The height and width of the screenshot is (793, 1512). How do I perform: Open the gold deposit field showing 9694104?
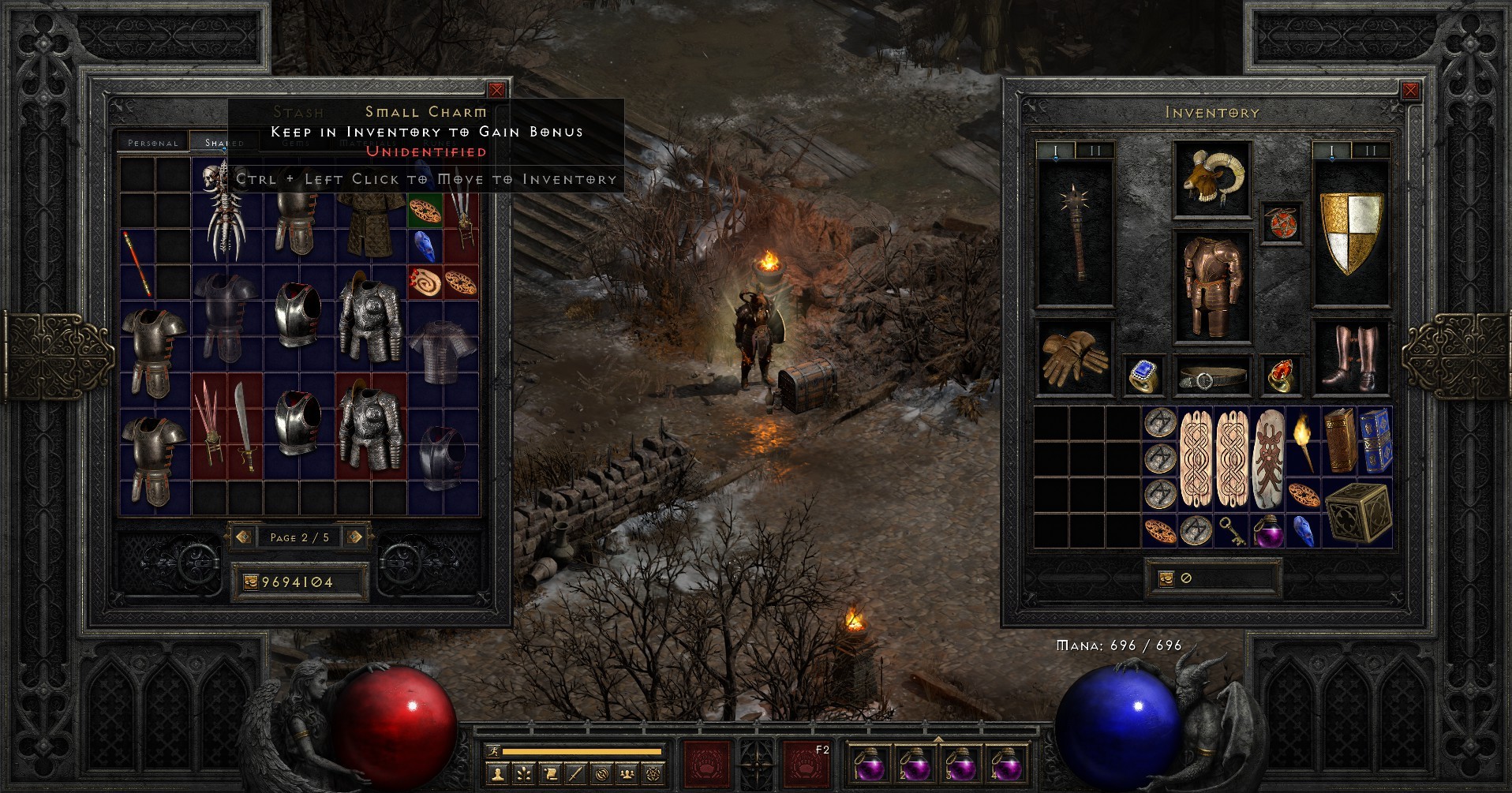pyautogui.click(x=301, y=582)
